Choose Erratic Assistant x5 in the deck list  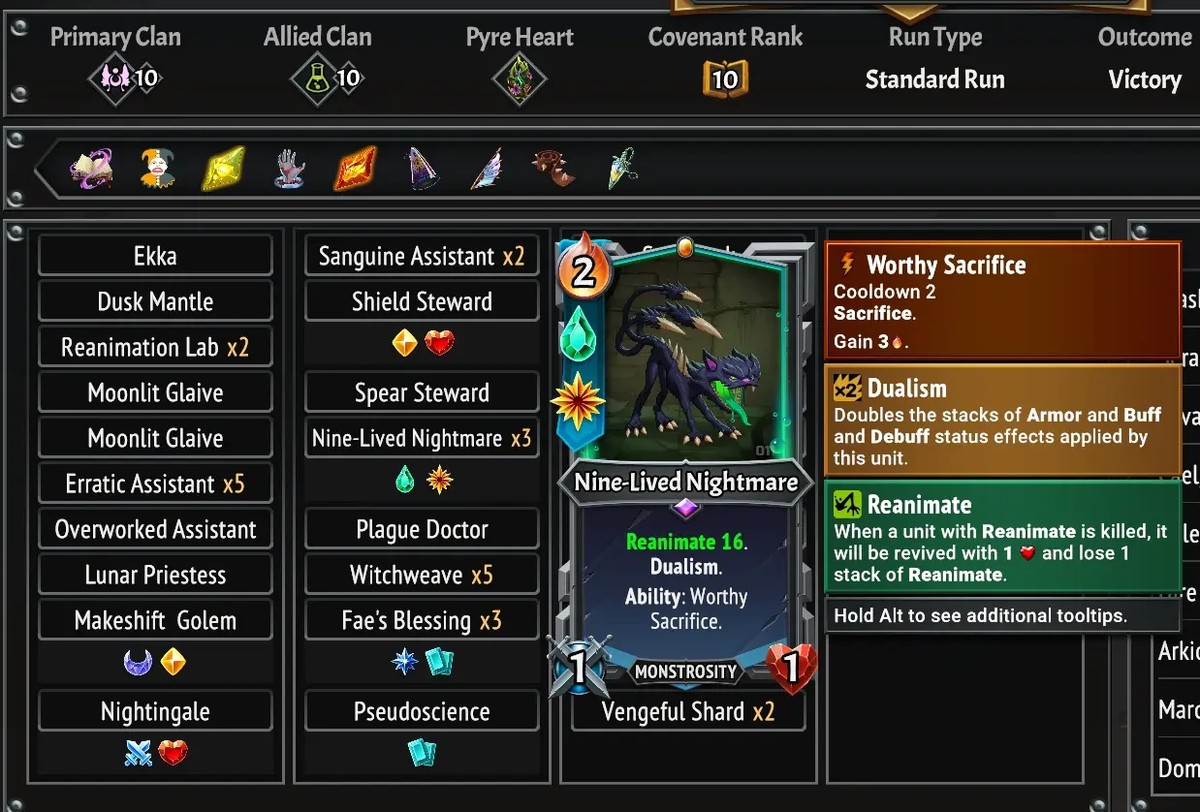tap(155, 484)
